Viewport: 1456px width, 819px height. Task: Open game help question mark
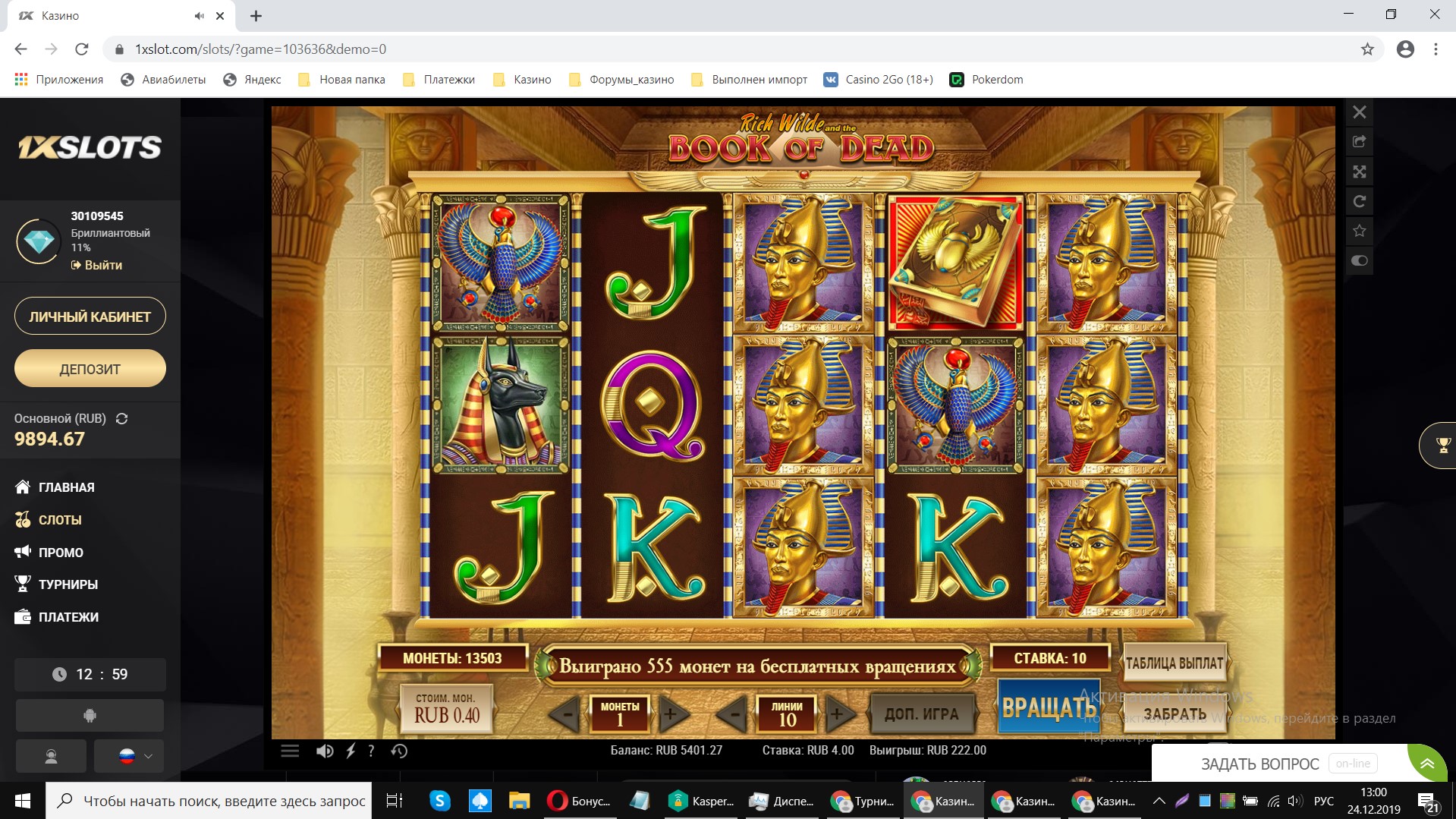371,751
